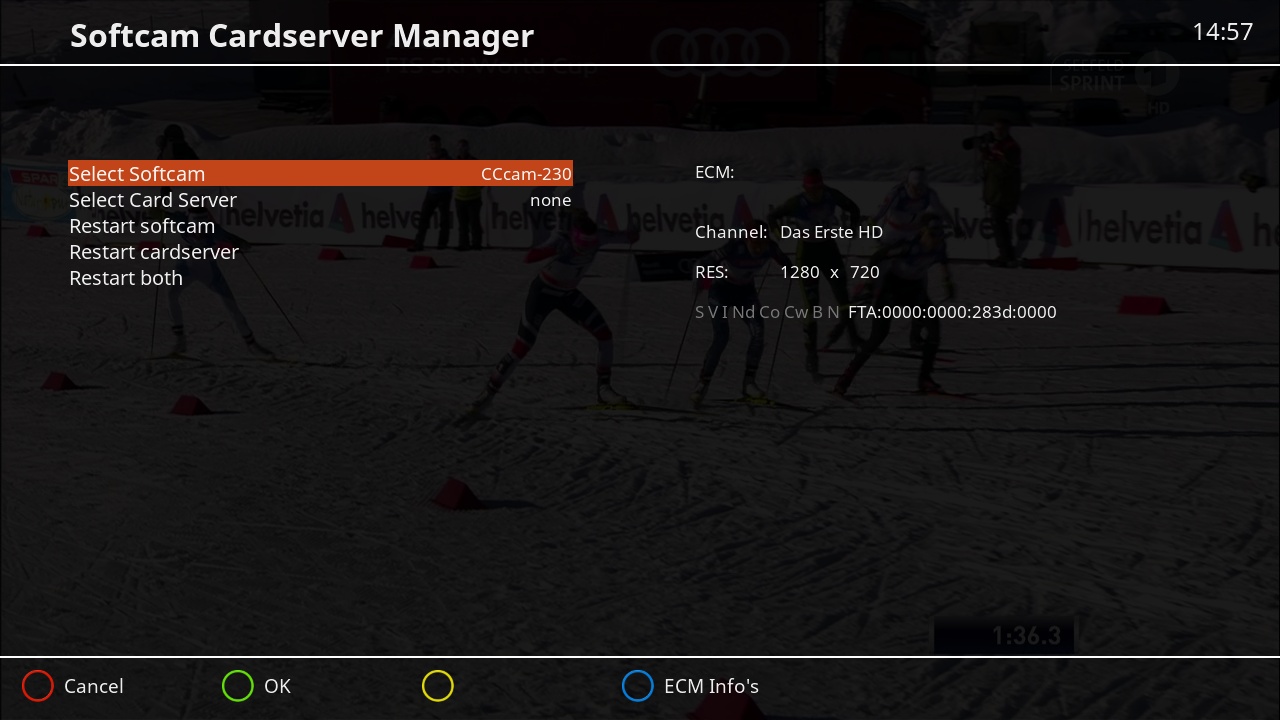The image size is (1280, 720).
Task: Toggle the Co status flag
Action: [x=770, y=312]
